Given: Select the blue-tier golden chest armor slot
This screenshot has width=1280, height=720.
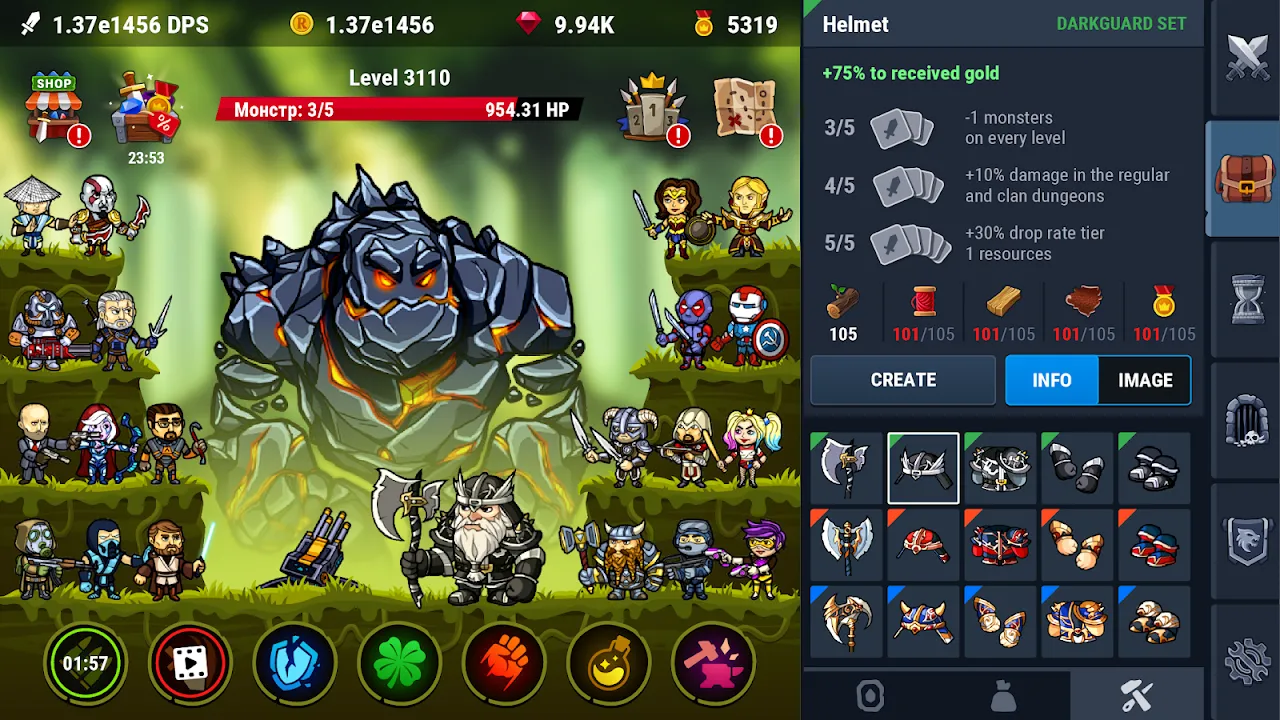Looking at the screenshot, I should pyautogui.click(x=1077, y=621).
